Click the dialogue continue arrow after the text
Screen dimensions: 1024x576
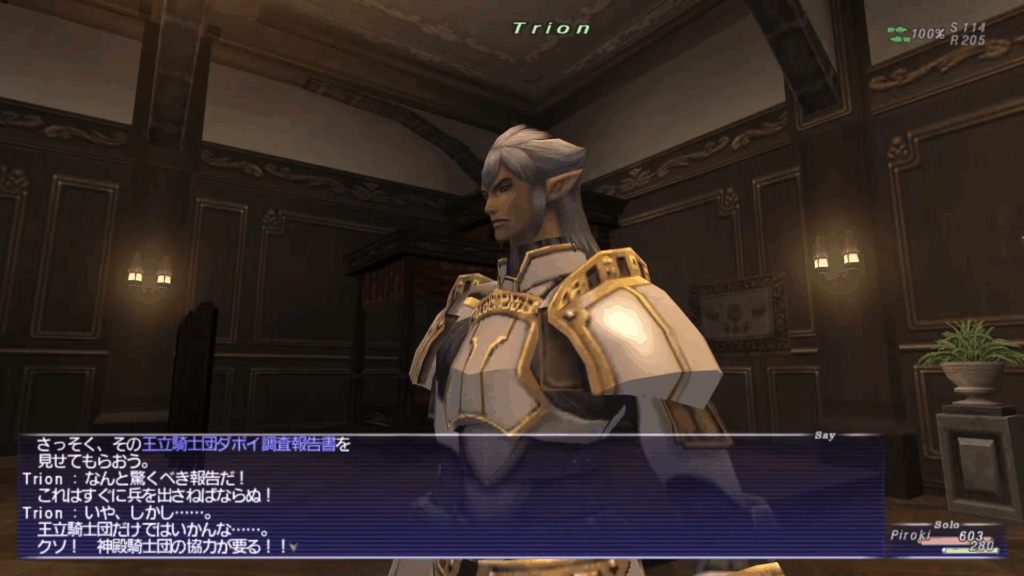click(294, 548)
